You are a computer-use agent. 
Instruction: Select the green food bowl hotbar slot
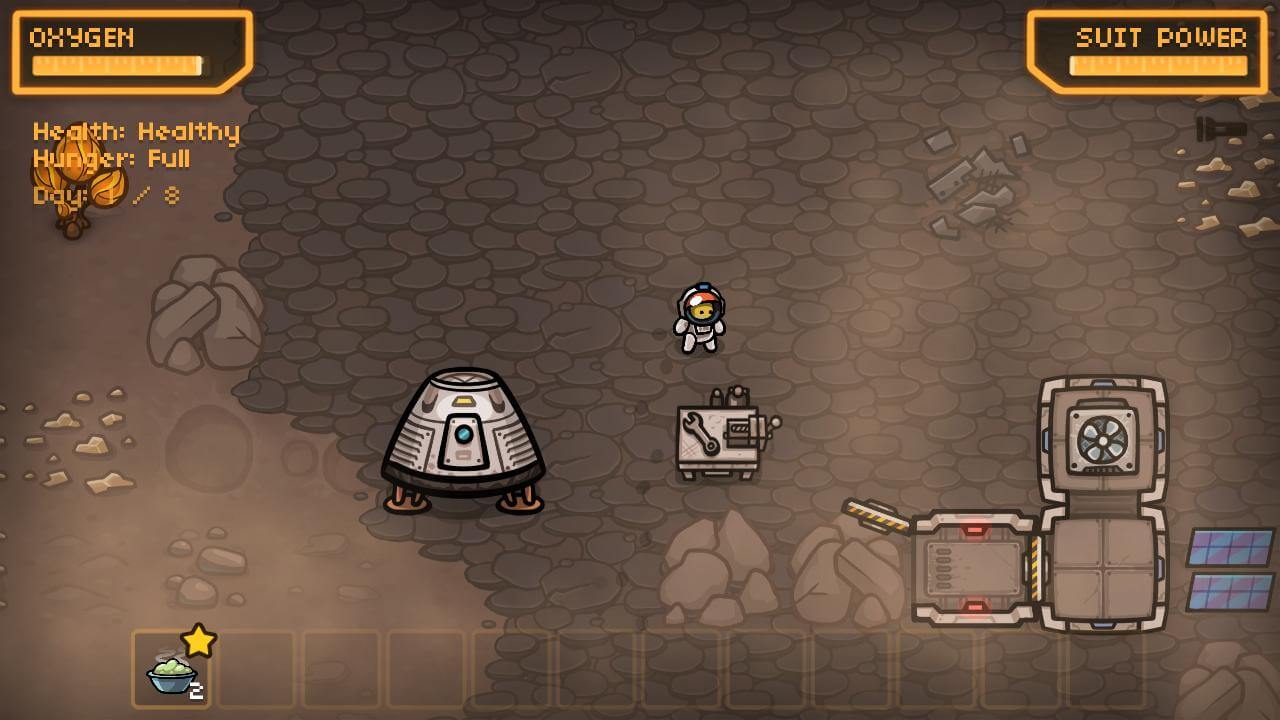click(x=171, y=669)
